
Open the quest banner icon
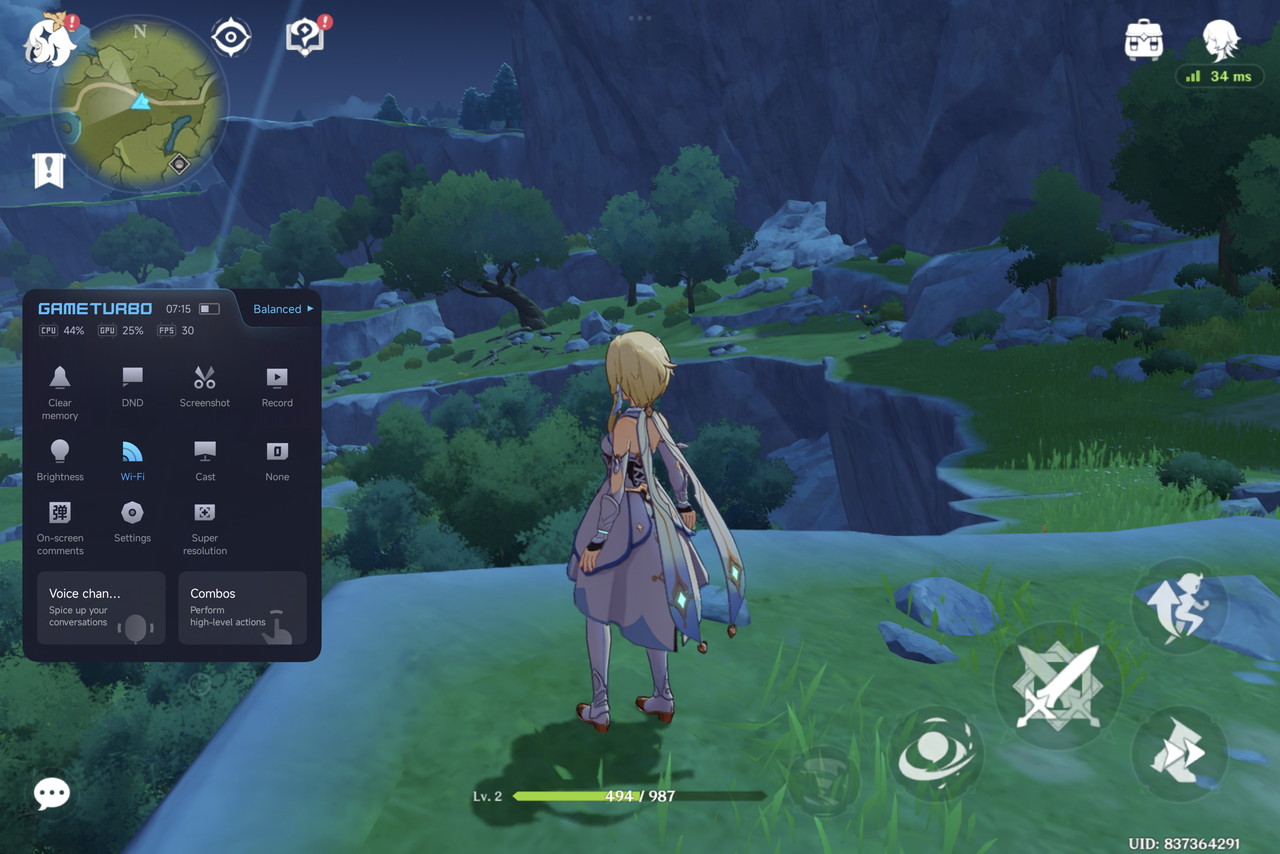coord(48,171)
